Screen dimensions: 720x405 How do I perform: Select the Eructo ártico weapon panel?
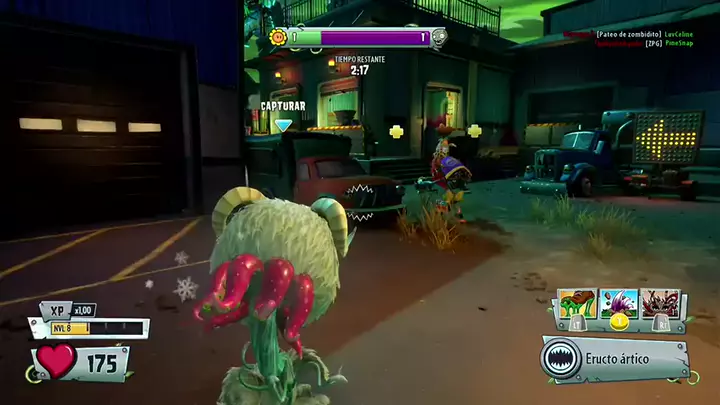tap(615, 358)
